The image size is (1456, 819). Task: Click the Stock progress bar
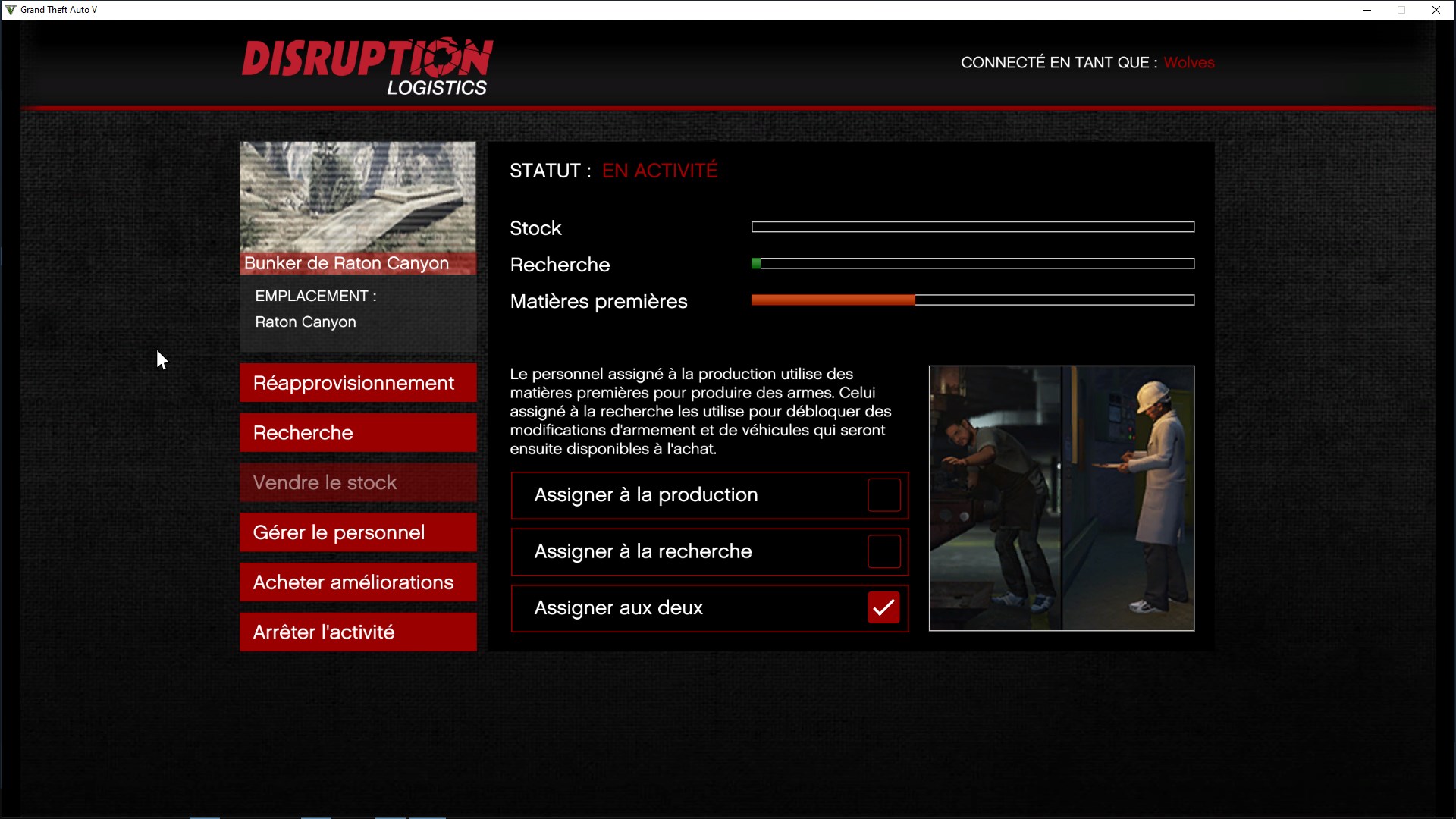pyautogui.click(x=973, y=227)
